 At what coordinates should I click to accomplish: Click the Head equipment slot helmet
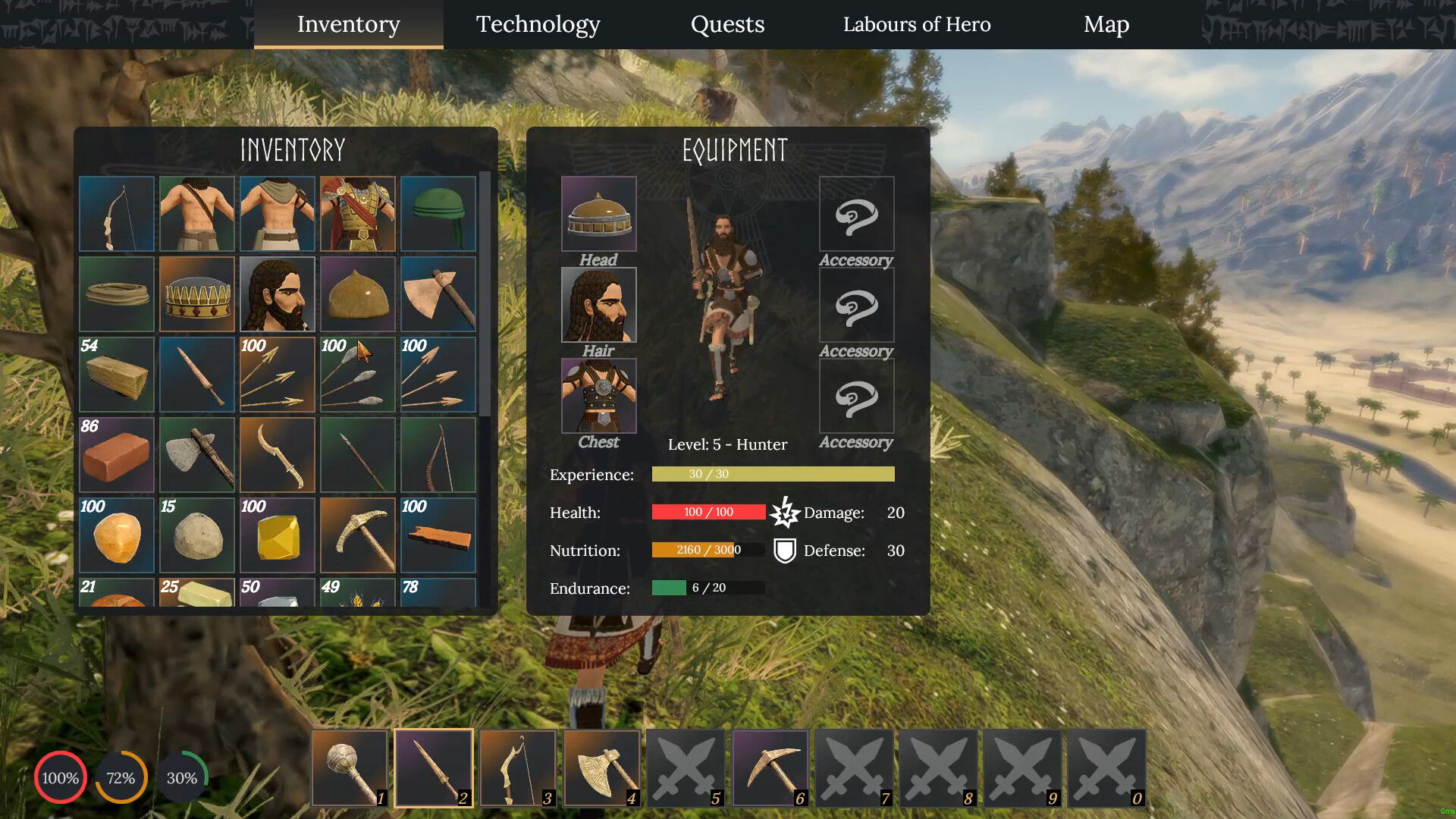(598, 215)
